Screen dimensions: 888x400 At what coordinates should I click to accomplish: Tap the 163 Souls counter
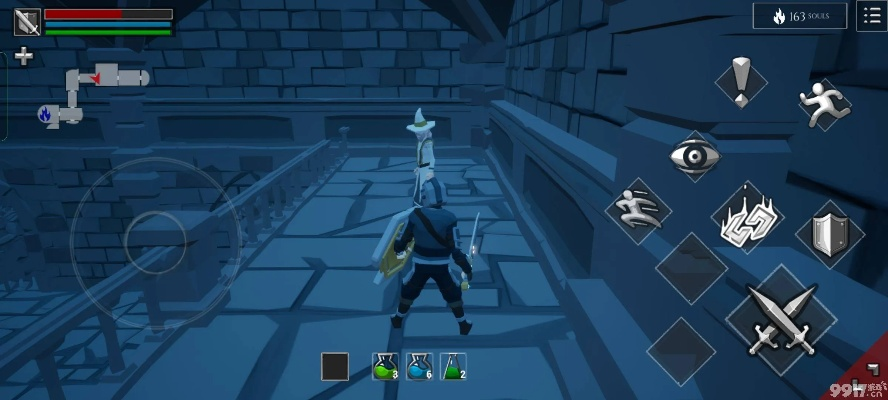(x=799, y=16)
